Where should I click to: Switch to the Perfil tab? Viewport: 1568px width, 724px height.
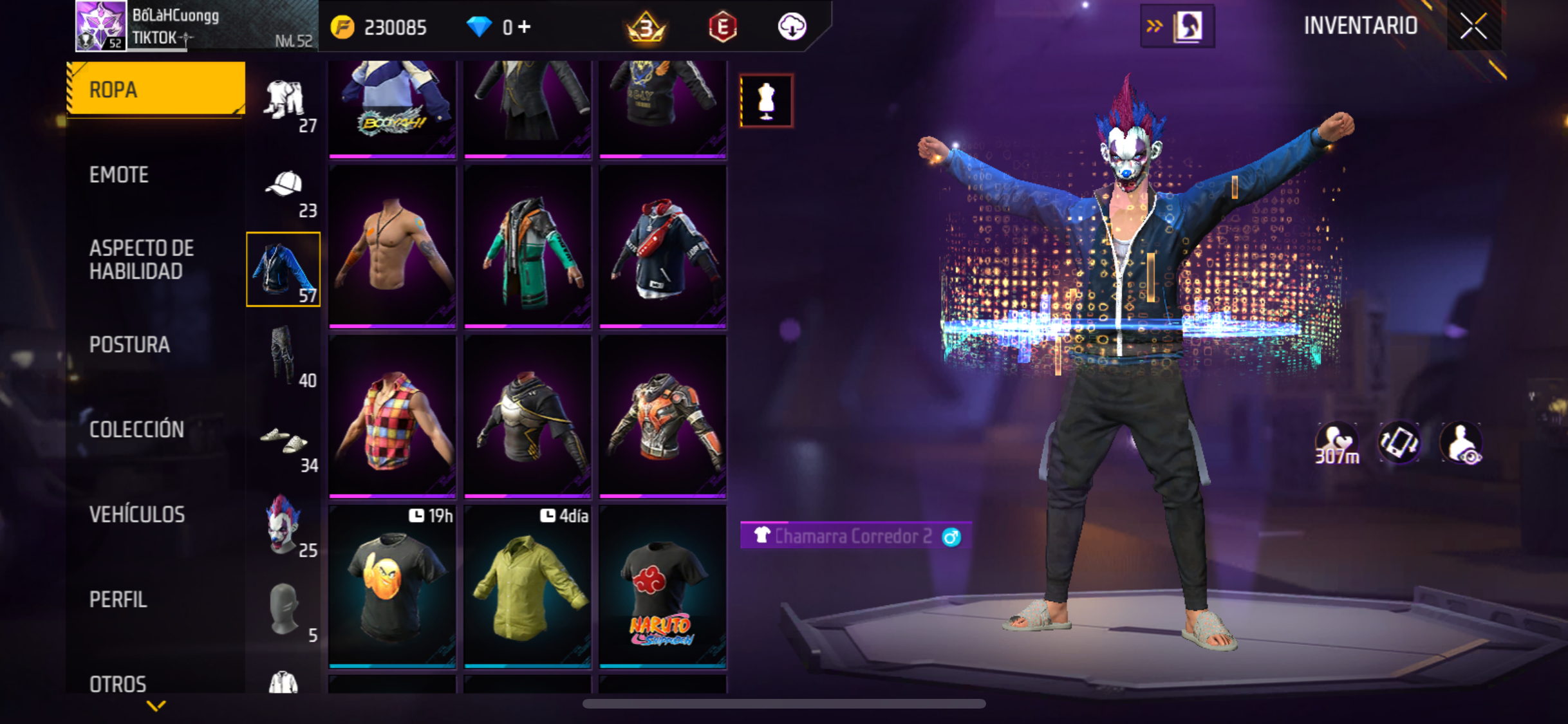[118, 599]
